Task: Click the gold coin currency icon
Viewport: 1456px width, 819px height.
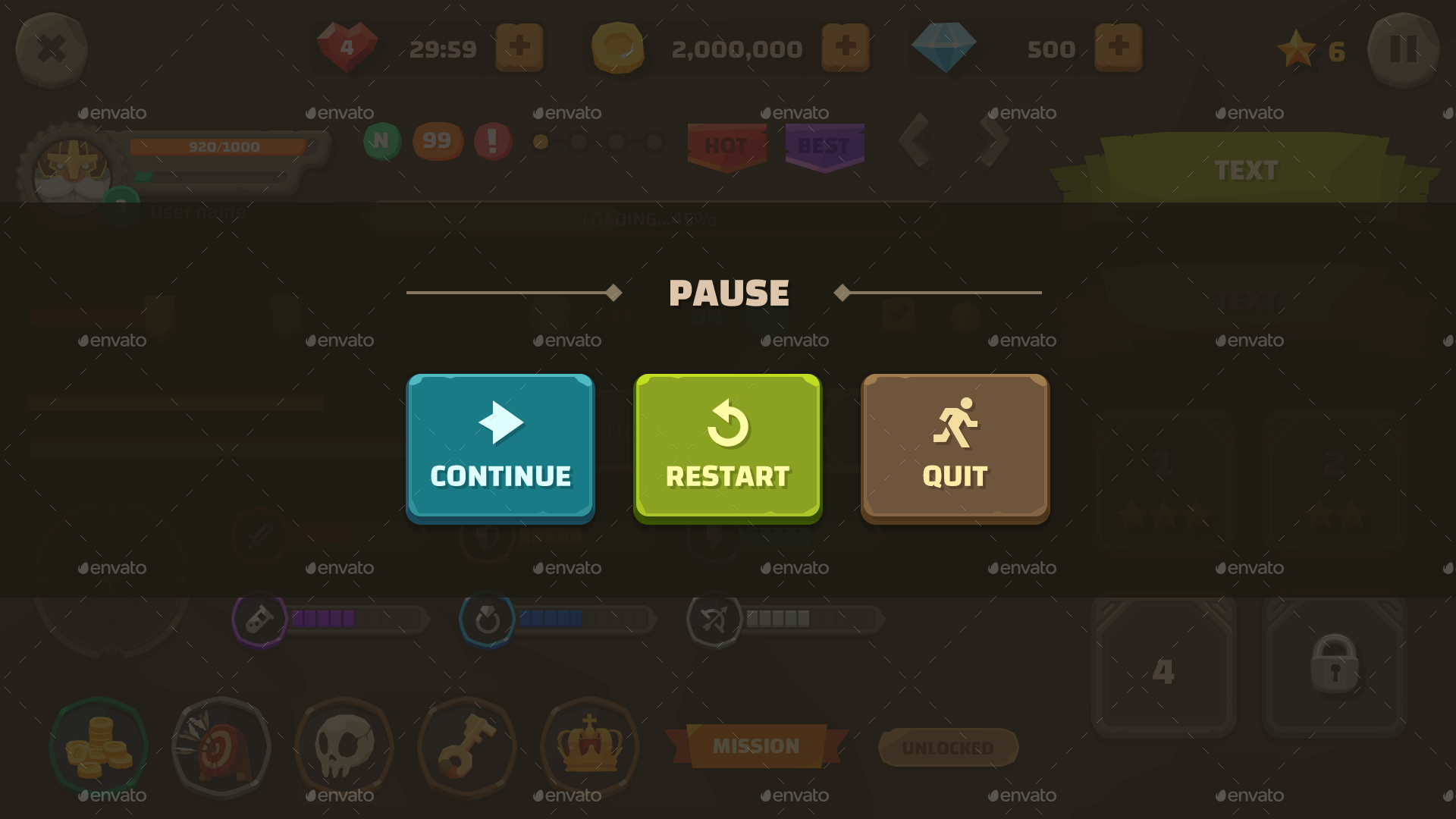Action: pyautogui.click(x=618, y=47)
